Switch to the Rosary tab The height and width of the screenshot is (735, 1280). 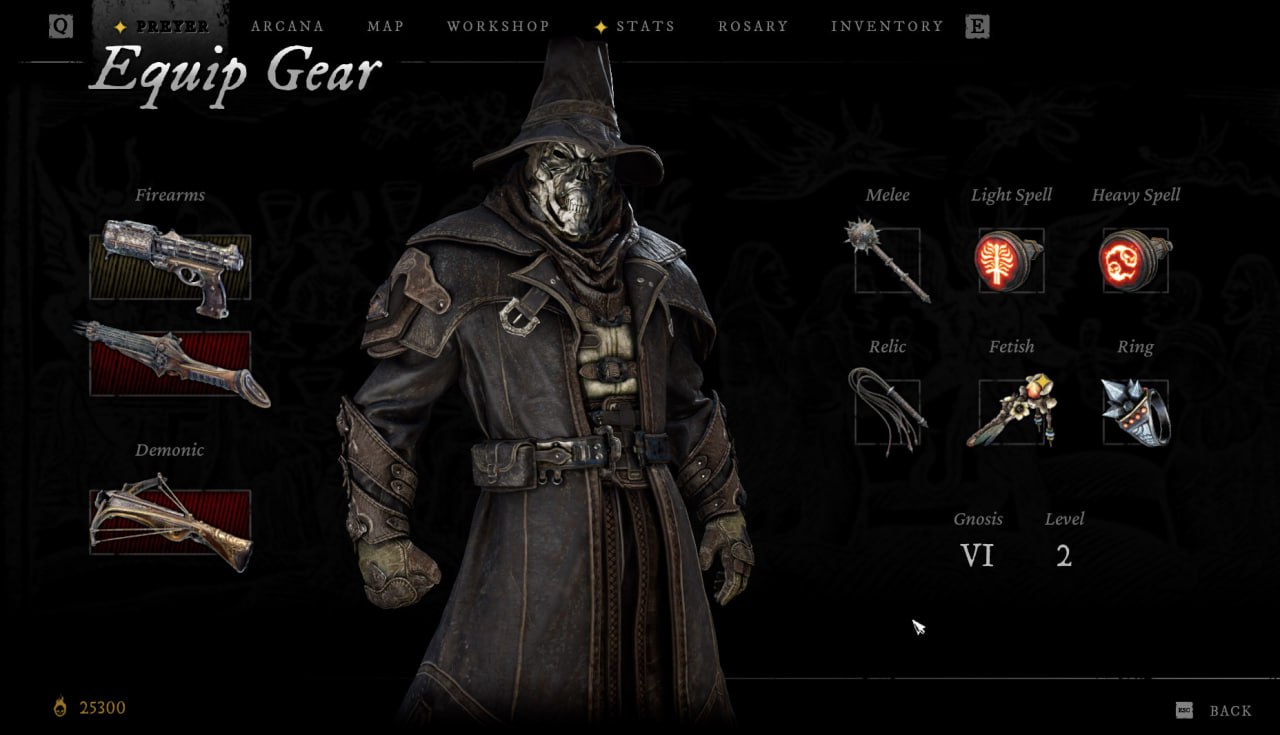753,27
